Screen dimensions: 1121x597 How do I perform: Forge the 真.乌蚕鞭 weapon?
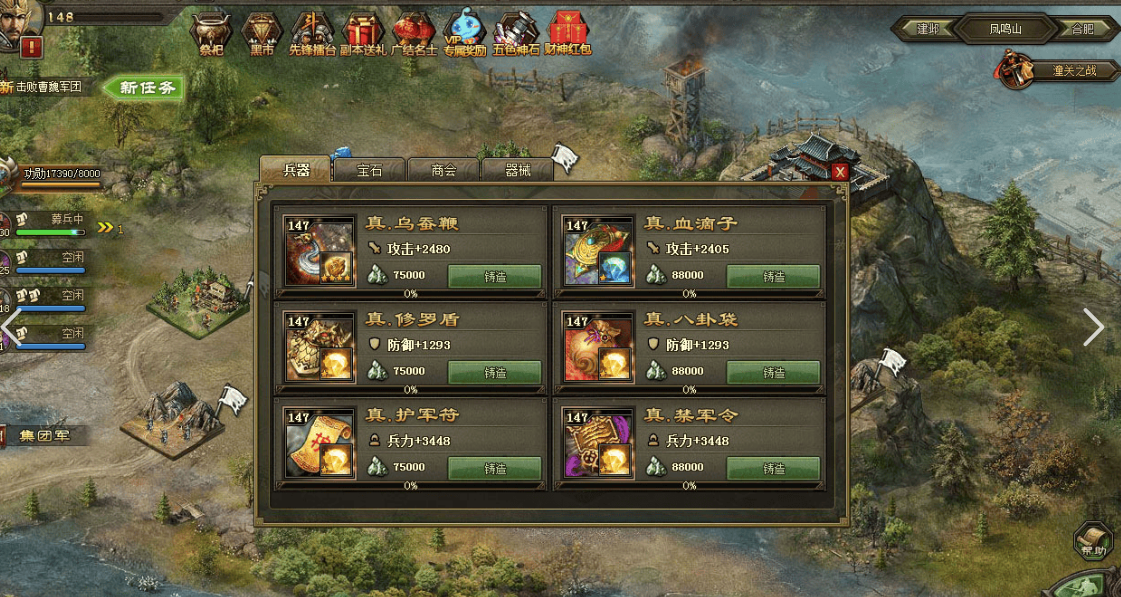(494, 277)
